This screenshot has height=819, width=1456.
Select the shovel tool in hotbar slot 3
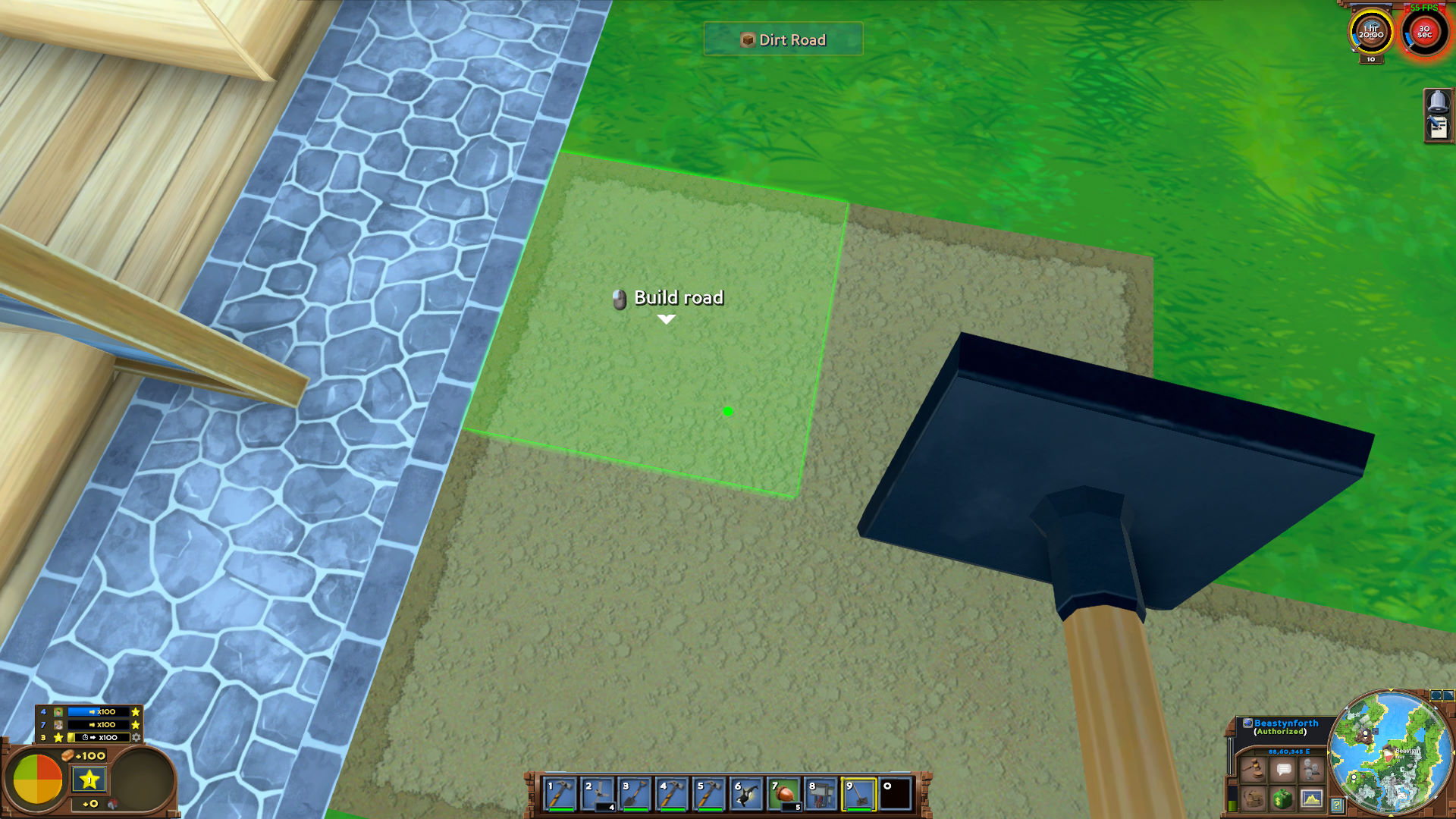click(635, 795)
